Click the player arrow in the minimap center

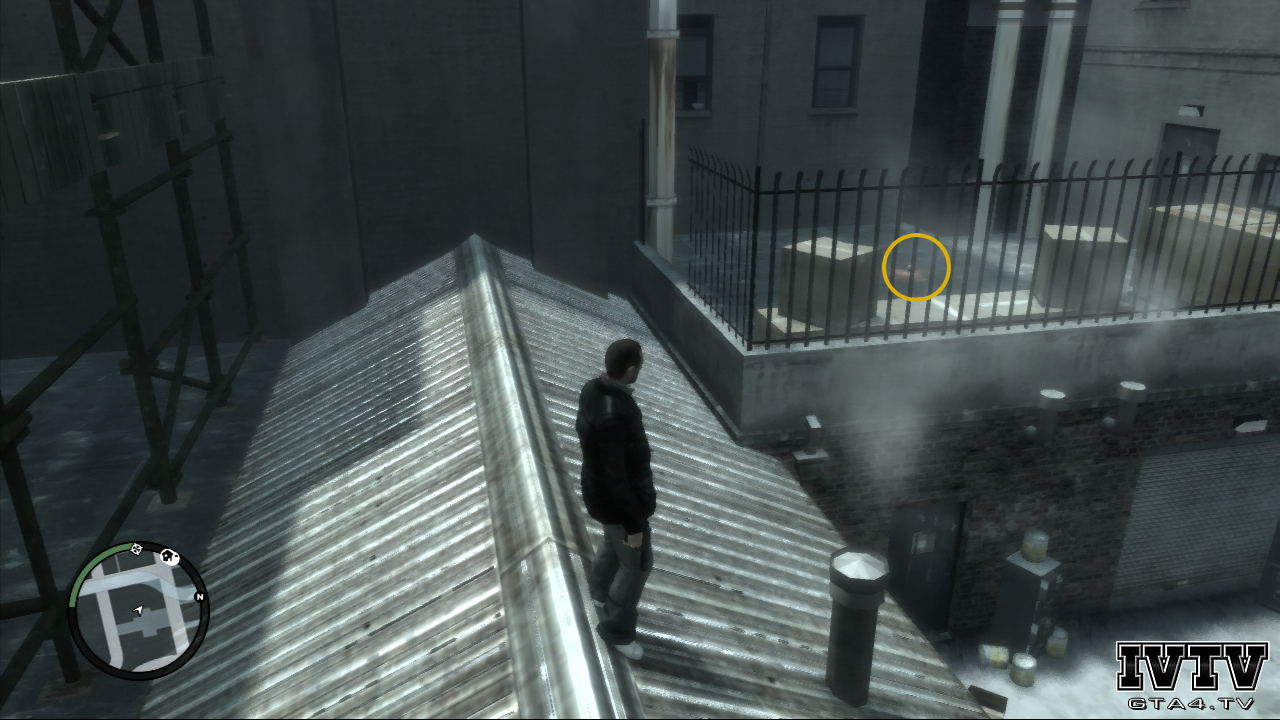pos(138,611)
